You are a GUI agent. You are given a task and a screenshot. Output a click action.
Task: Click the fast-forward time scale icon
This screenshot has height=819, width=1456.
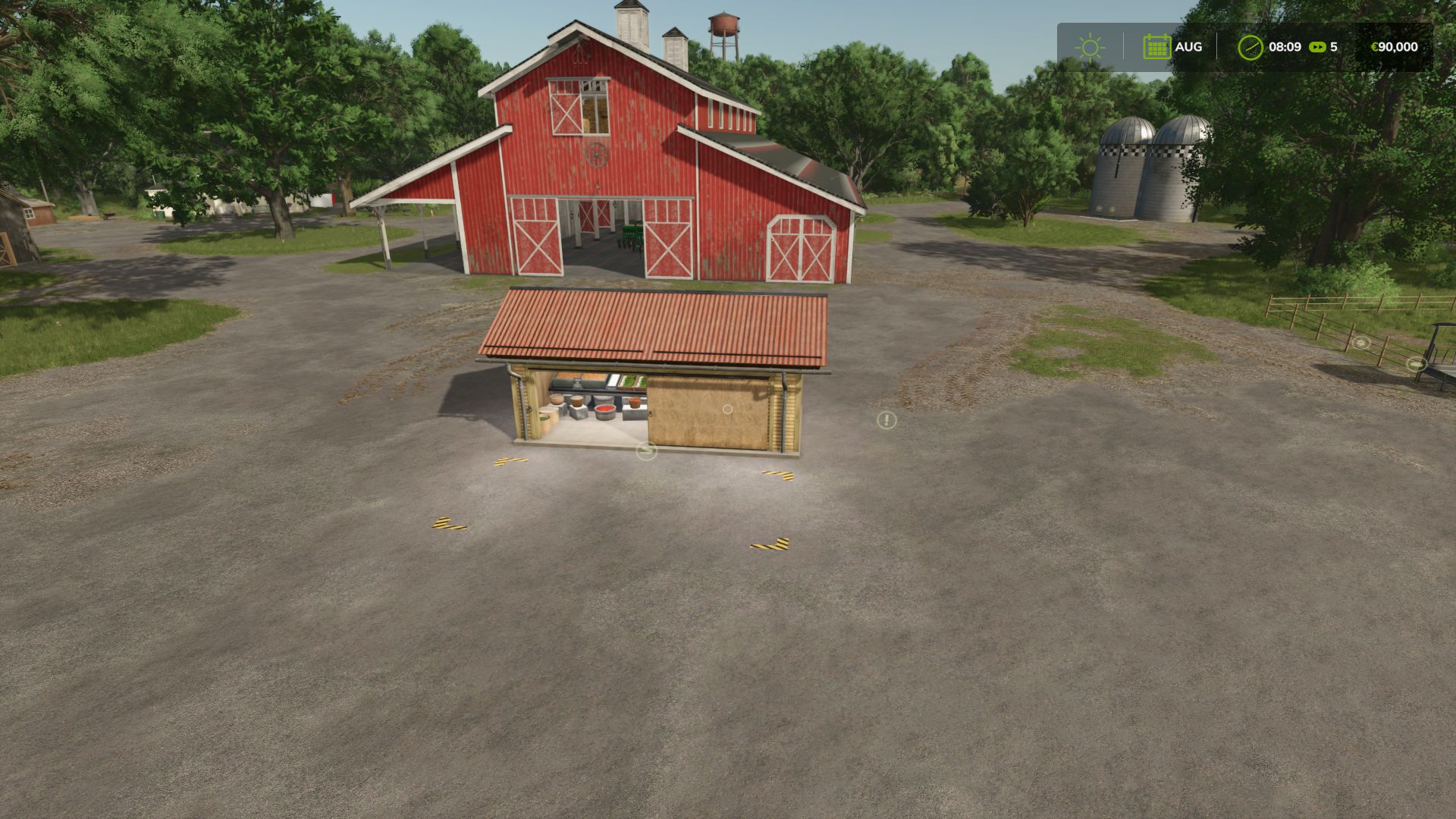tap(1318, 47)
